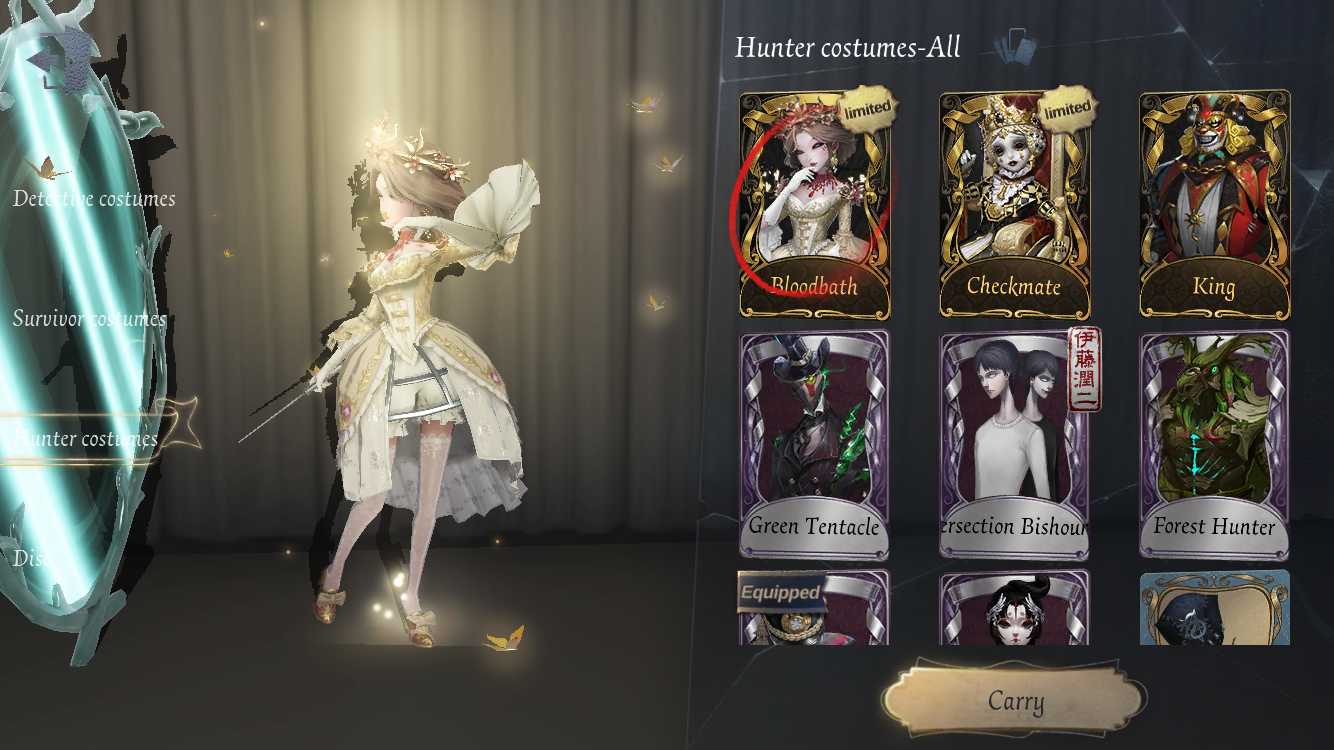The width and height of the screenshot is (1334, 750).
Task: Select the Hunter costumes tab
Action: pyautogui.click(x=86, y=439)
